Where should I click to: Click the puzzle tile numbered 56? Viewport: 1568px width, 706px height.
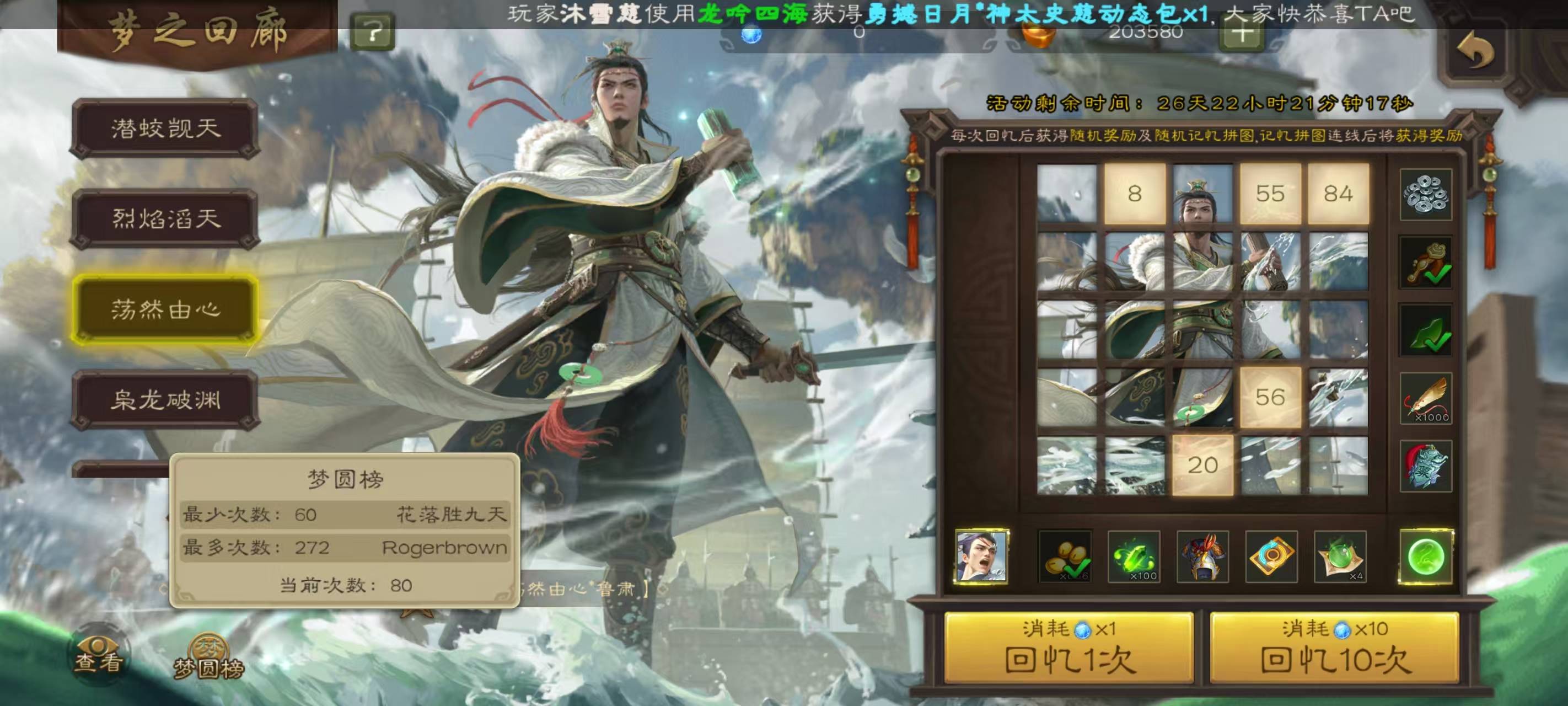tap(1270, 397)
